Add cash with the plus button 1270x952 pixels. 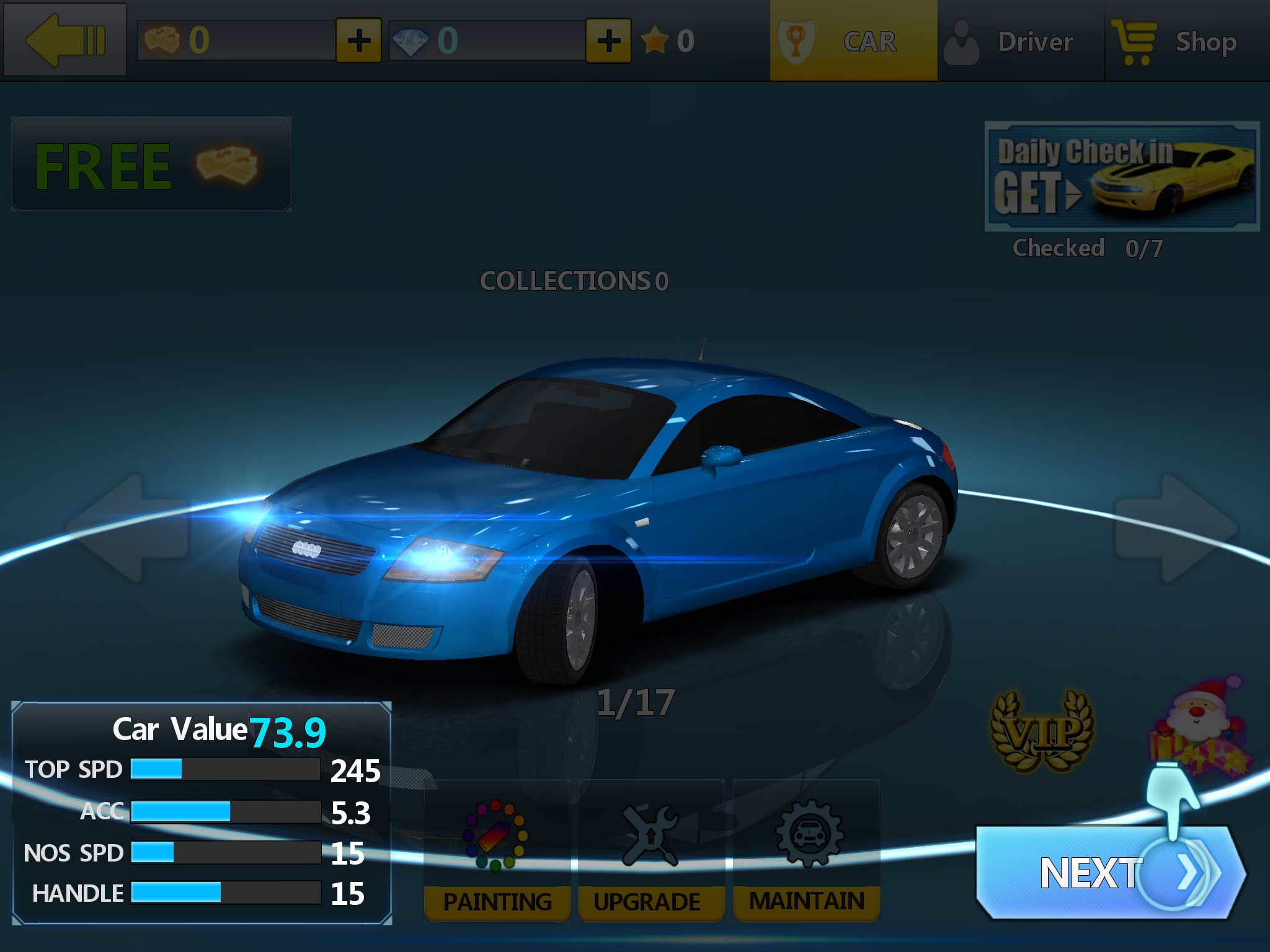click(x=358, y=41)
